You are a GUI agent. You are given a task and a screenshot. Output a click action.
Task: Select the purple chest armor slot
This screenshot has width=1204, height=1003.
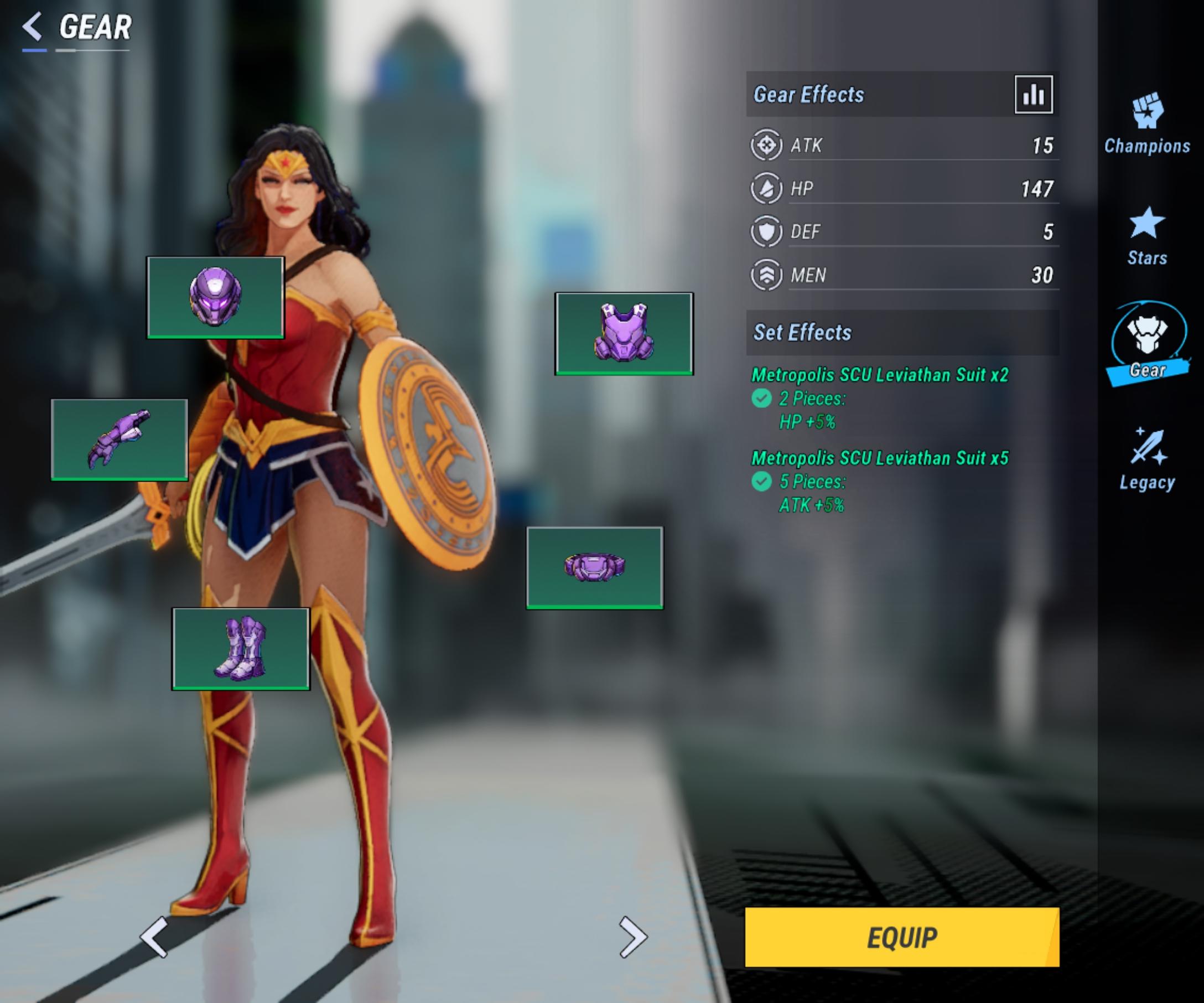[624, 333]
